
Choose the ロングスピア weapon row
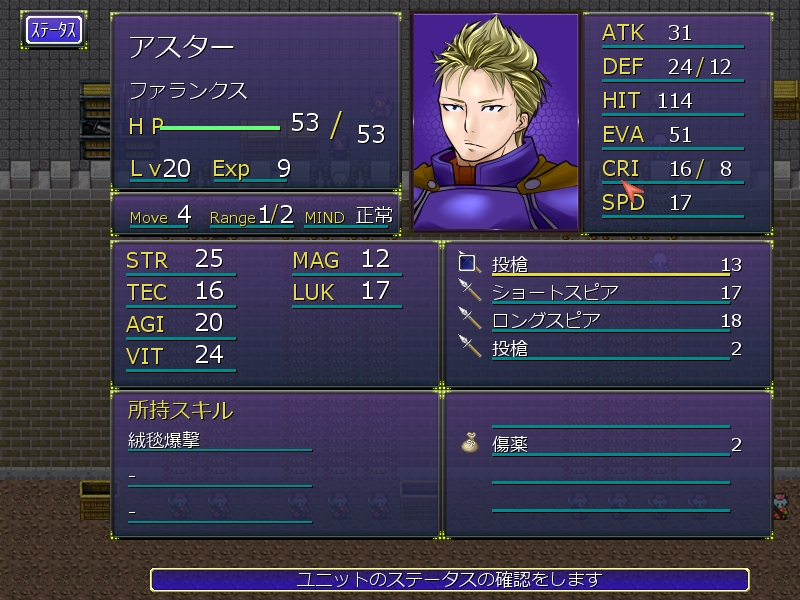pos(600,321)
